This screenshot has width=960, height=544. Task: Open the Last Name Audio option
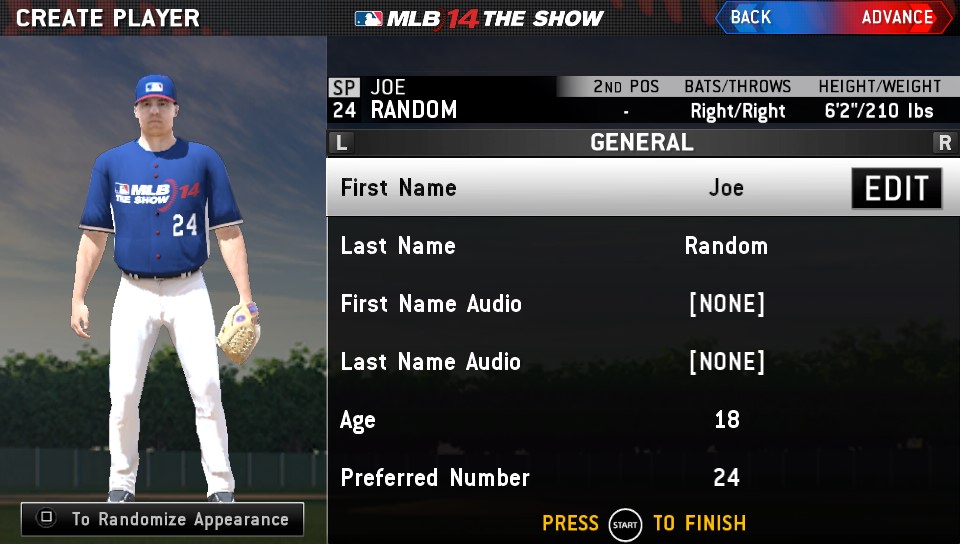click(640, 362)
